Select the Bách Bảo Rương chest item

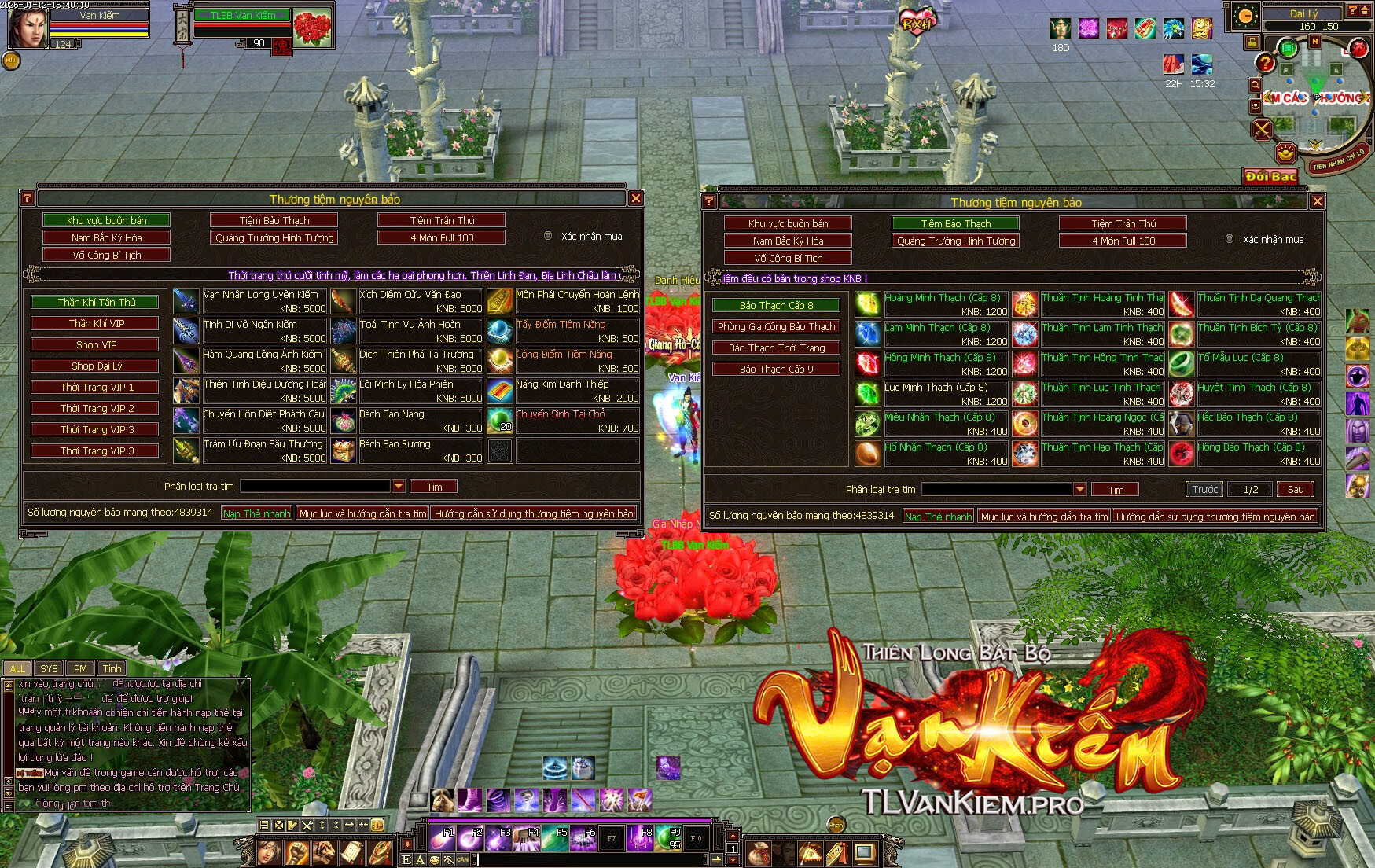point(420,451)
